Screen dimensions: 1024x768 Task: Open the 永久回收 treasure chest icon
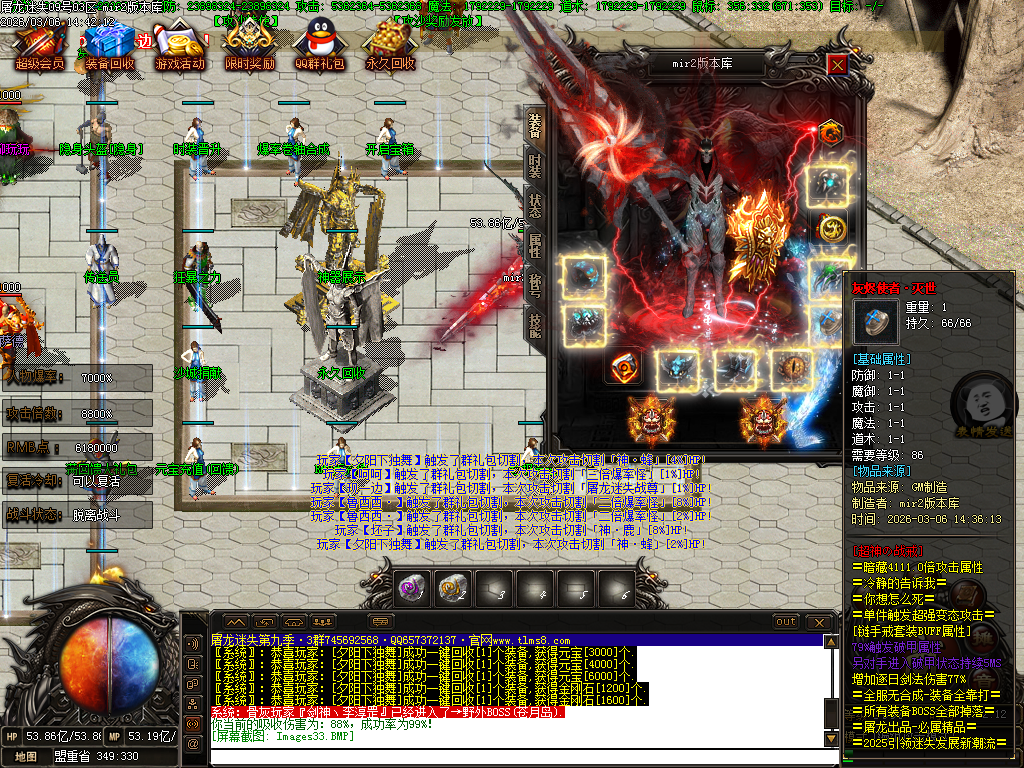point(389,45)
